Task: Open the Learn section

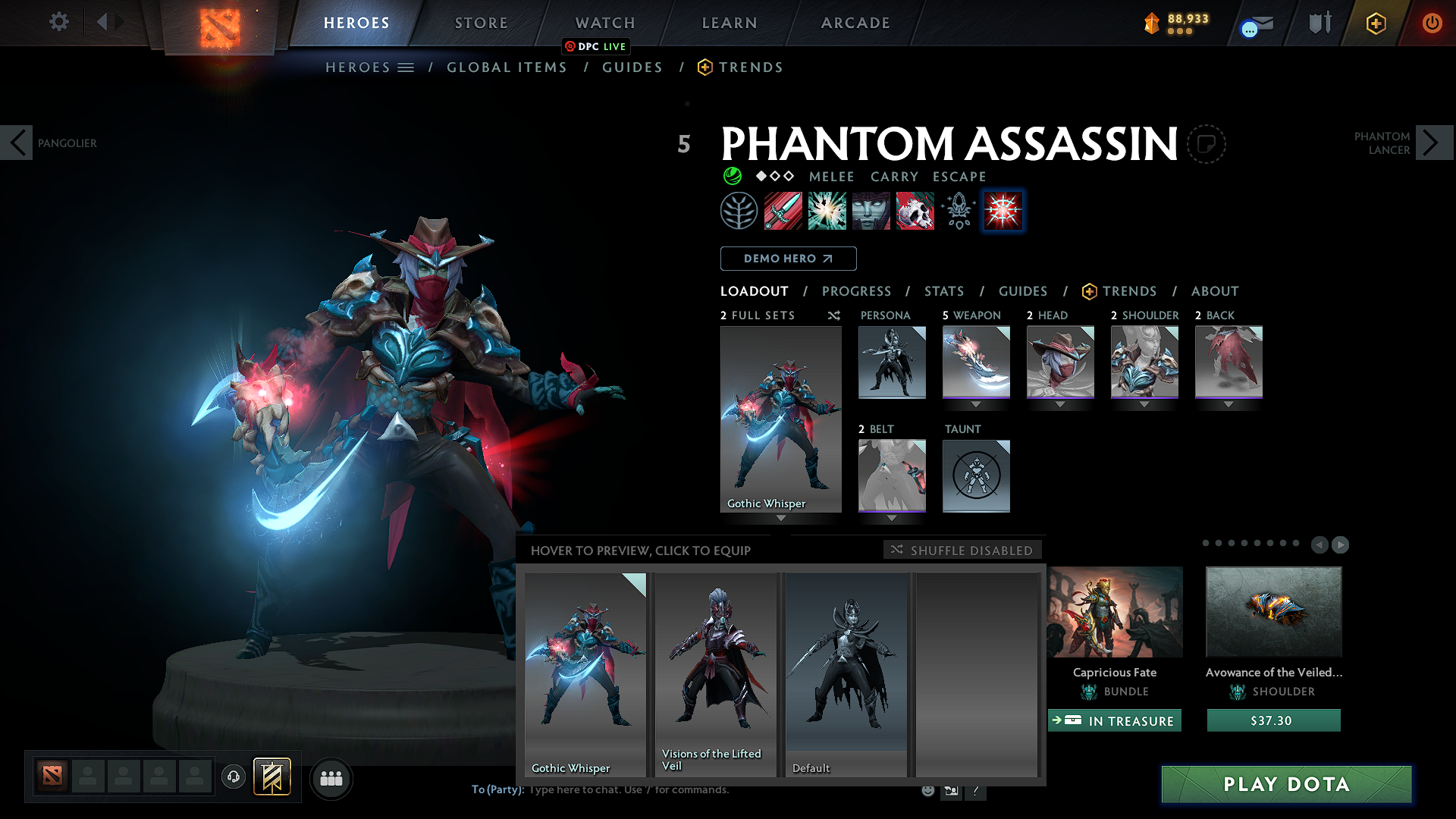Action: pyautogui.click(x=730, y=23)
